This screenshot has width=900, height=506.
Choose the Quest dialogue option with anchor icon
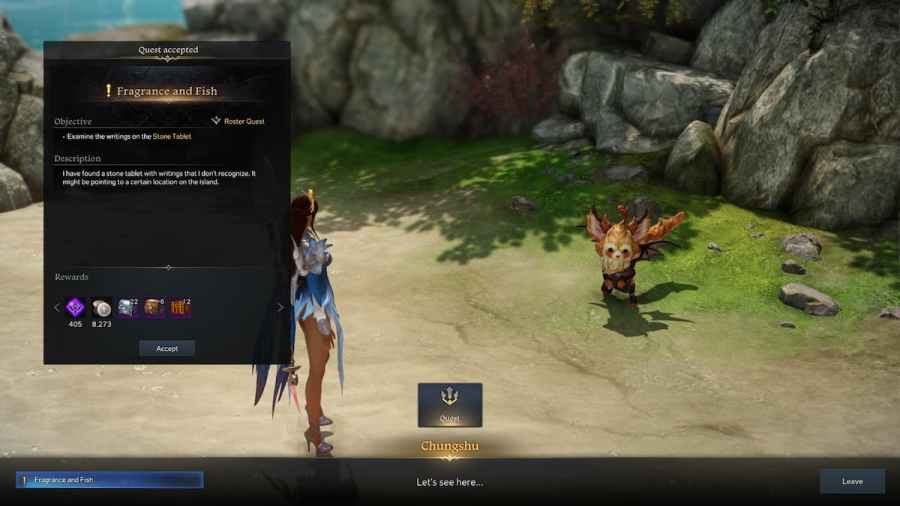point(450,404)
